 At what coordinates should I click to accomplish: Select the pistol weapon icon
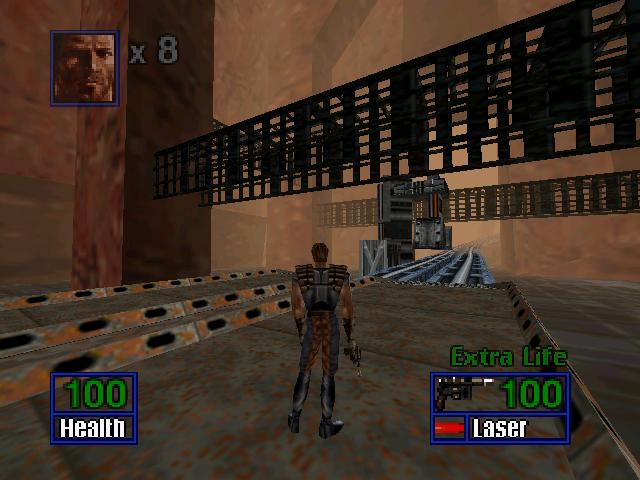[461, 392]
